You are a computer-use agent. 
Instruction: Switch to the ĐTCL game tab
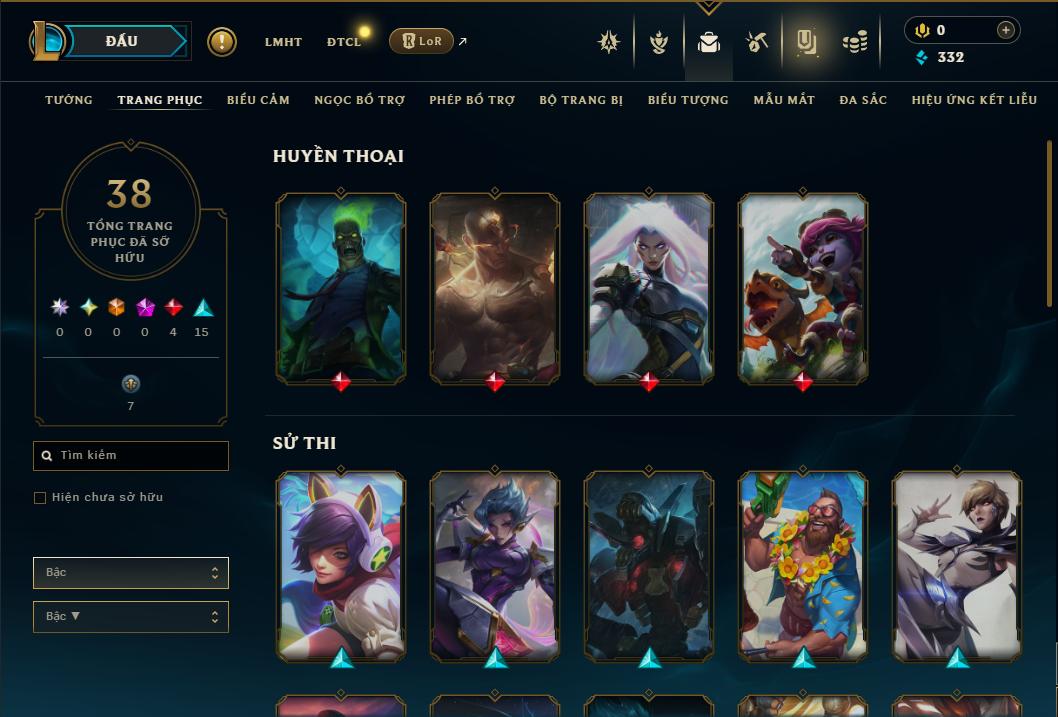pos(344,42)
